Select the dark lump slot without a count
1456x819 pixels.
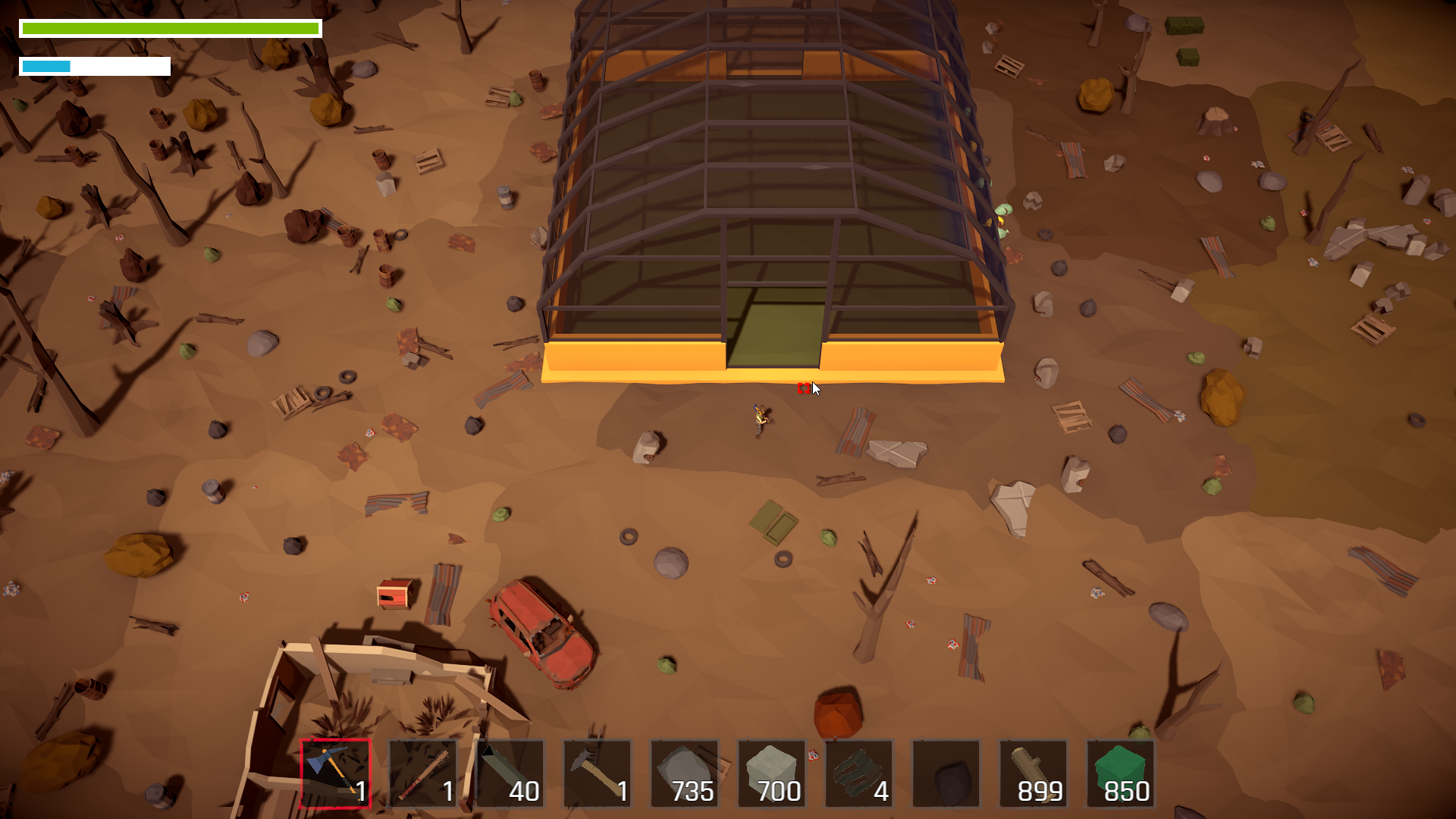click(946, 773)
